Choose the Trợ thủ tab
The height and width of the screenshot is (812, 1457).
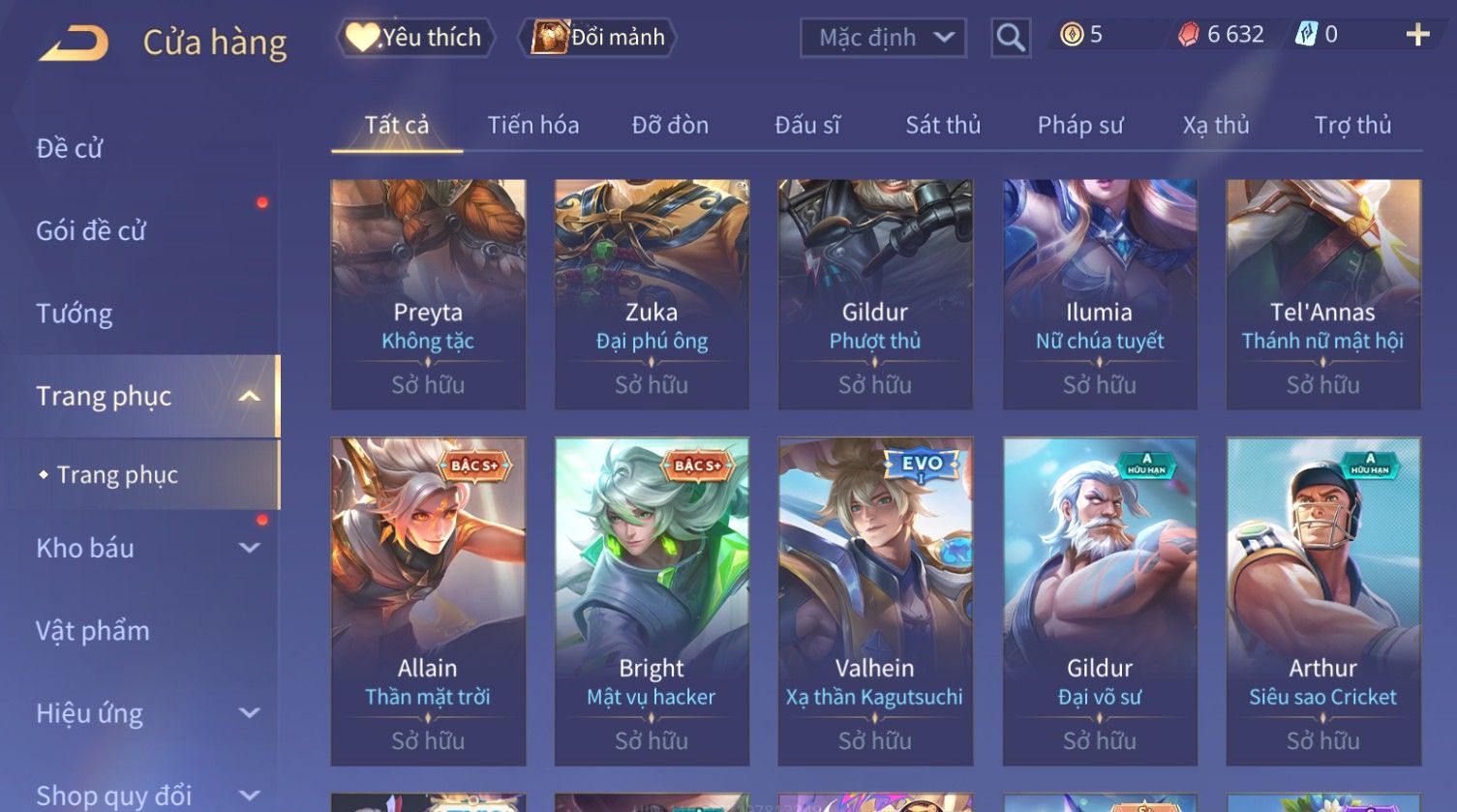[x=1352, y=125]
